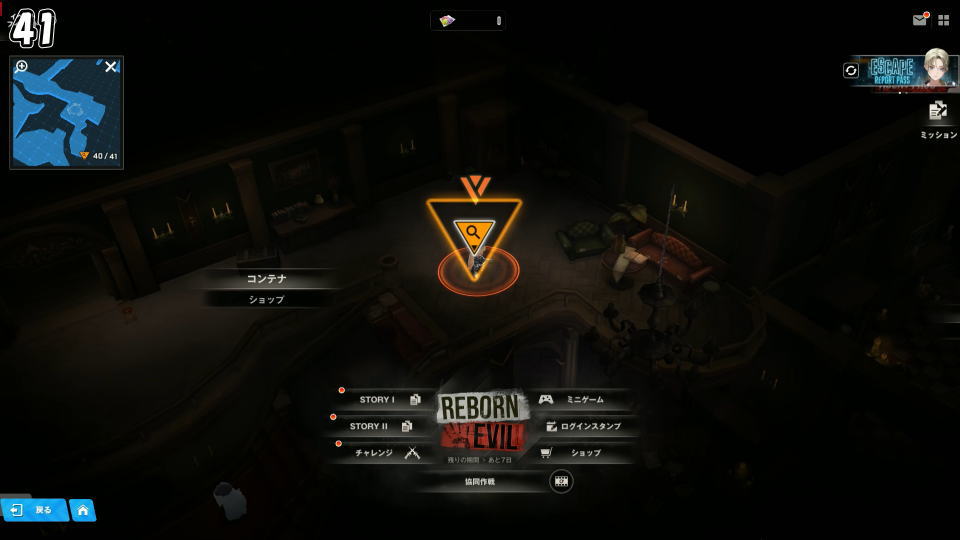
Task: Open the ログインスタンプ login stamp page
Action: pos(584,426)
